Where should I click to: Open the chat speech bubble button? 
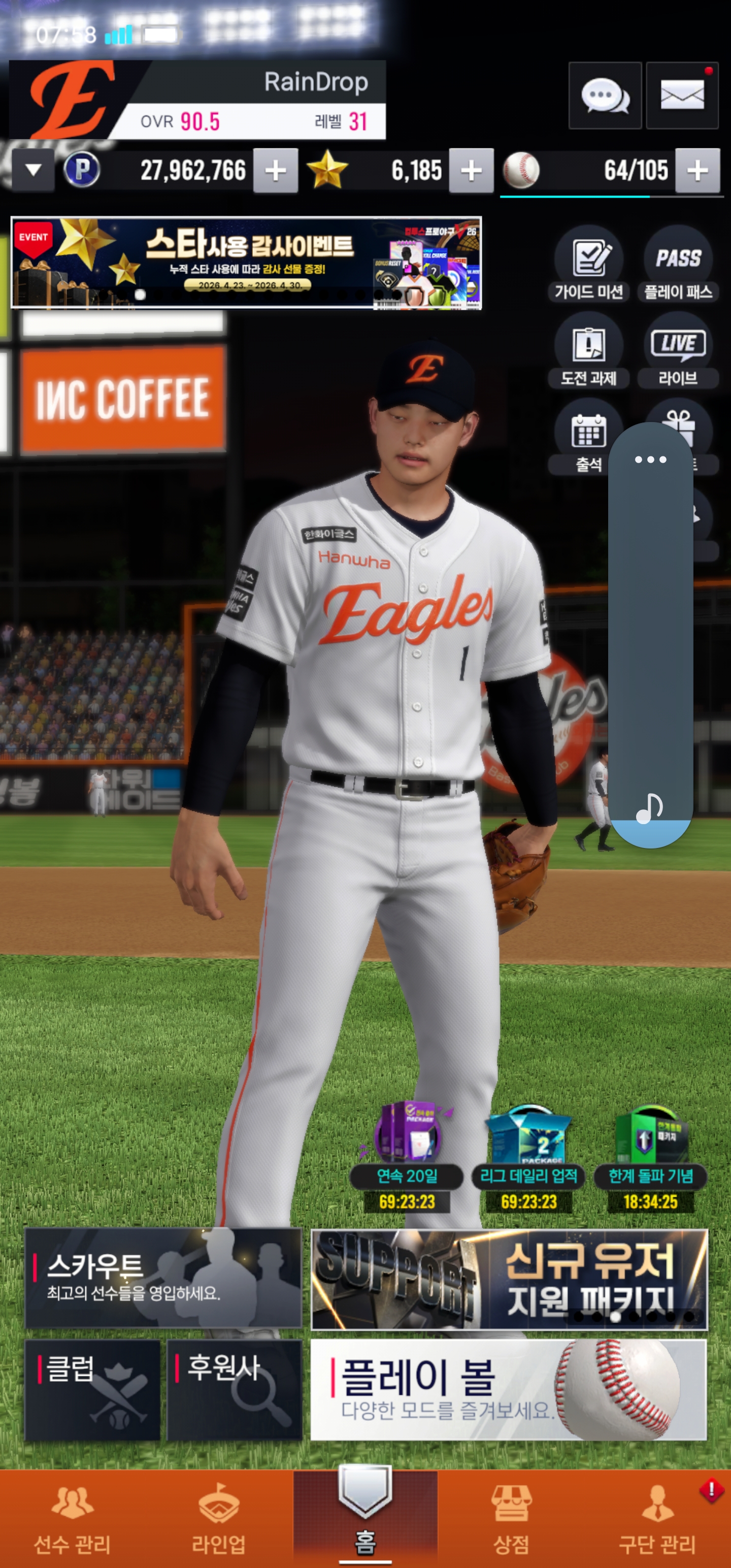click(x=605, y=95)
